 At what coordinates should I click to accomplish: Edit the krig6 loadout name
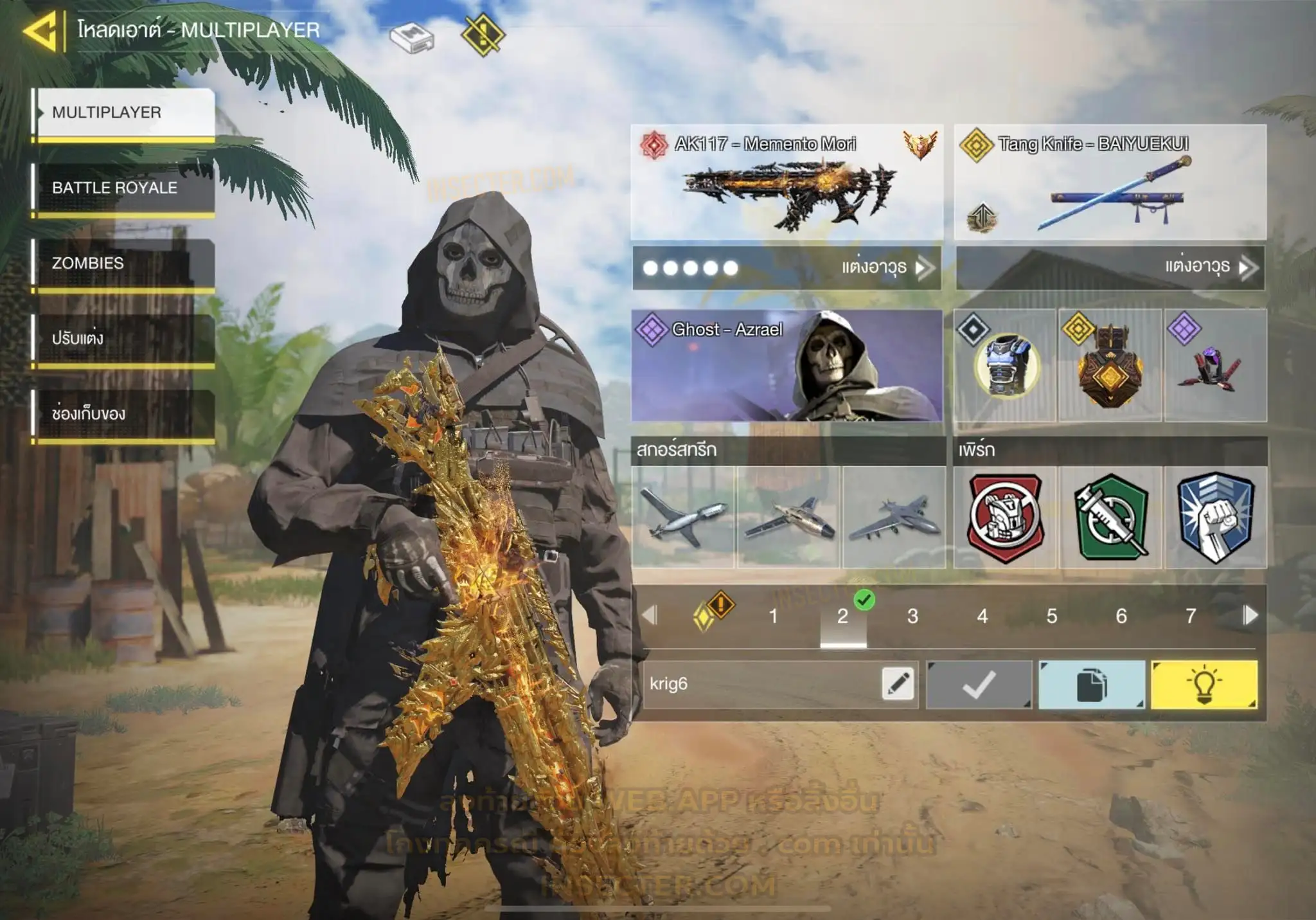click(x=898, y=683)
